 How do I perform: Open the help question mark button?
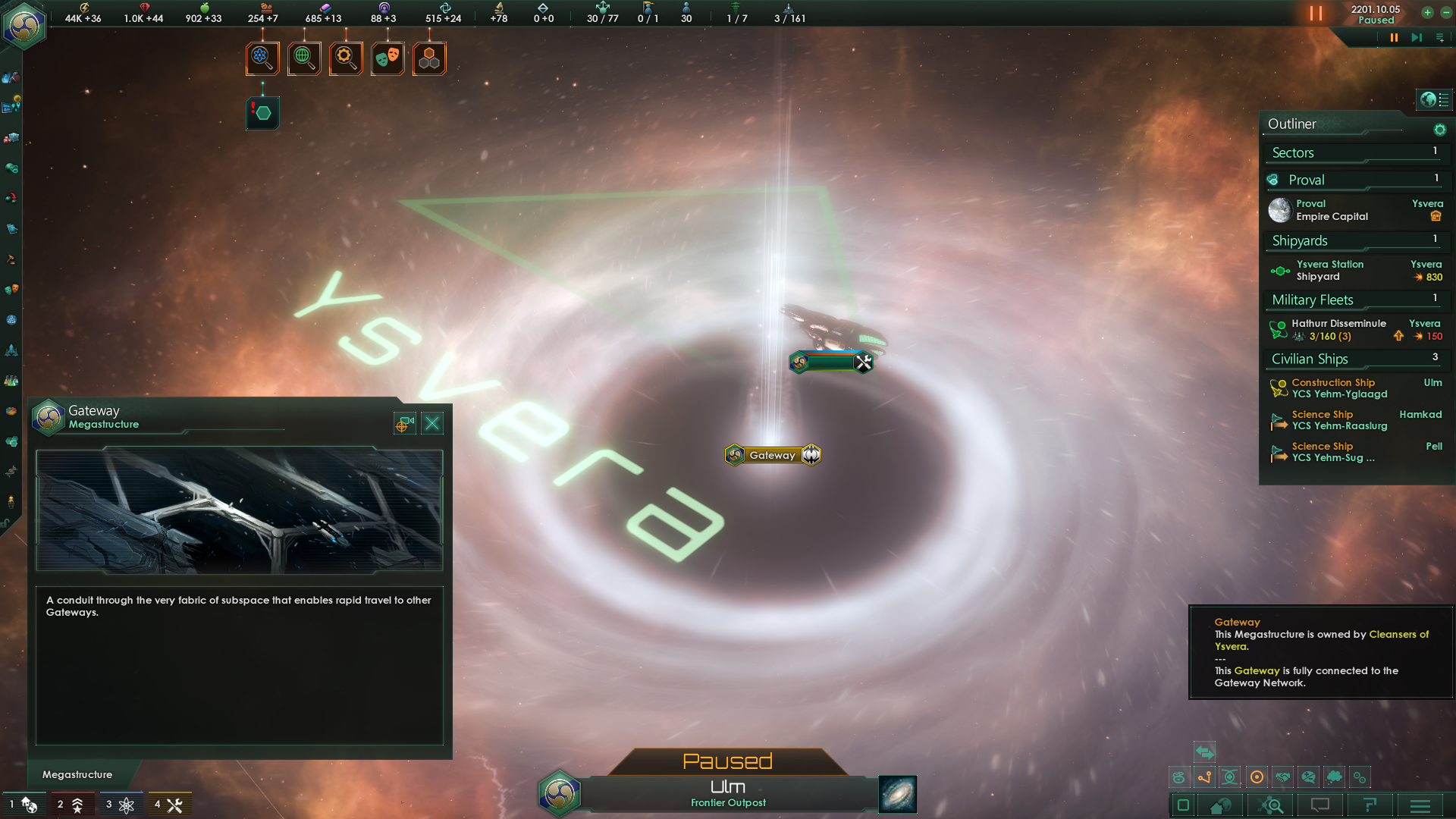pyautogui.click(x=1370, y=805)
